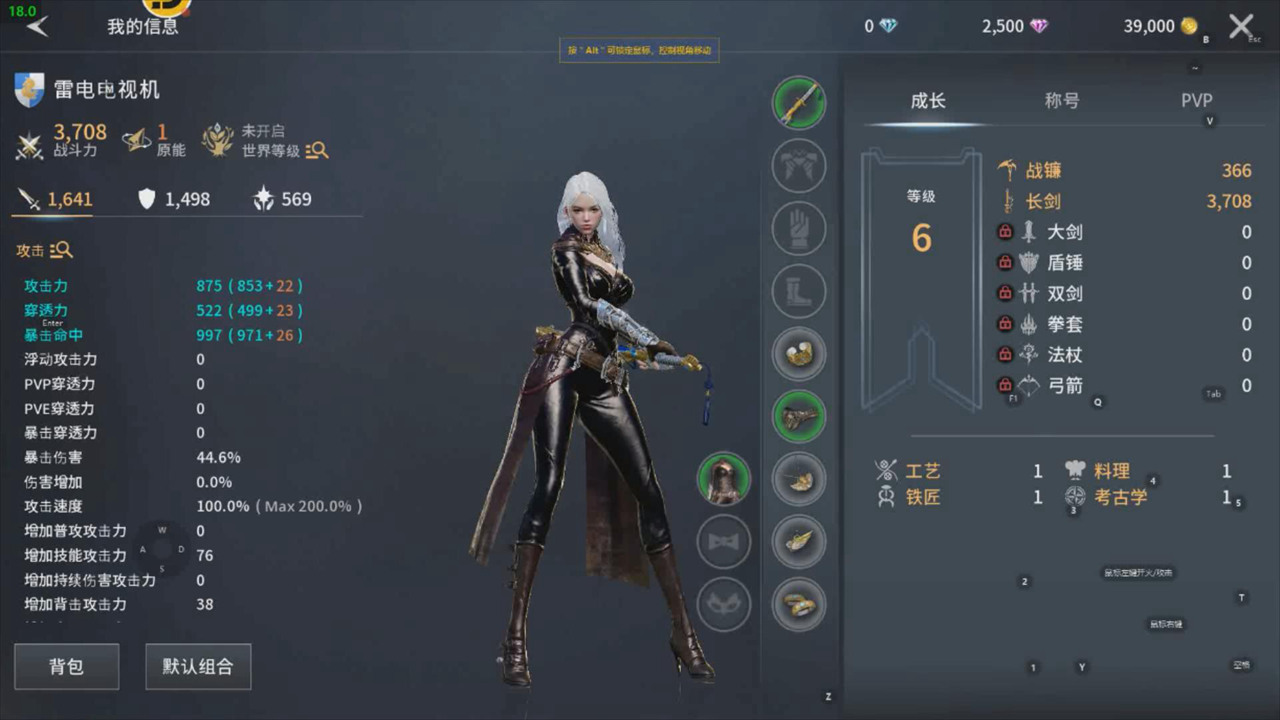Open the 背包 backpack

point(66,666)
